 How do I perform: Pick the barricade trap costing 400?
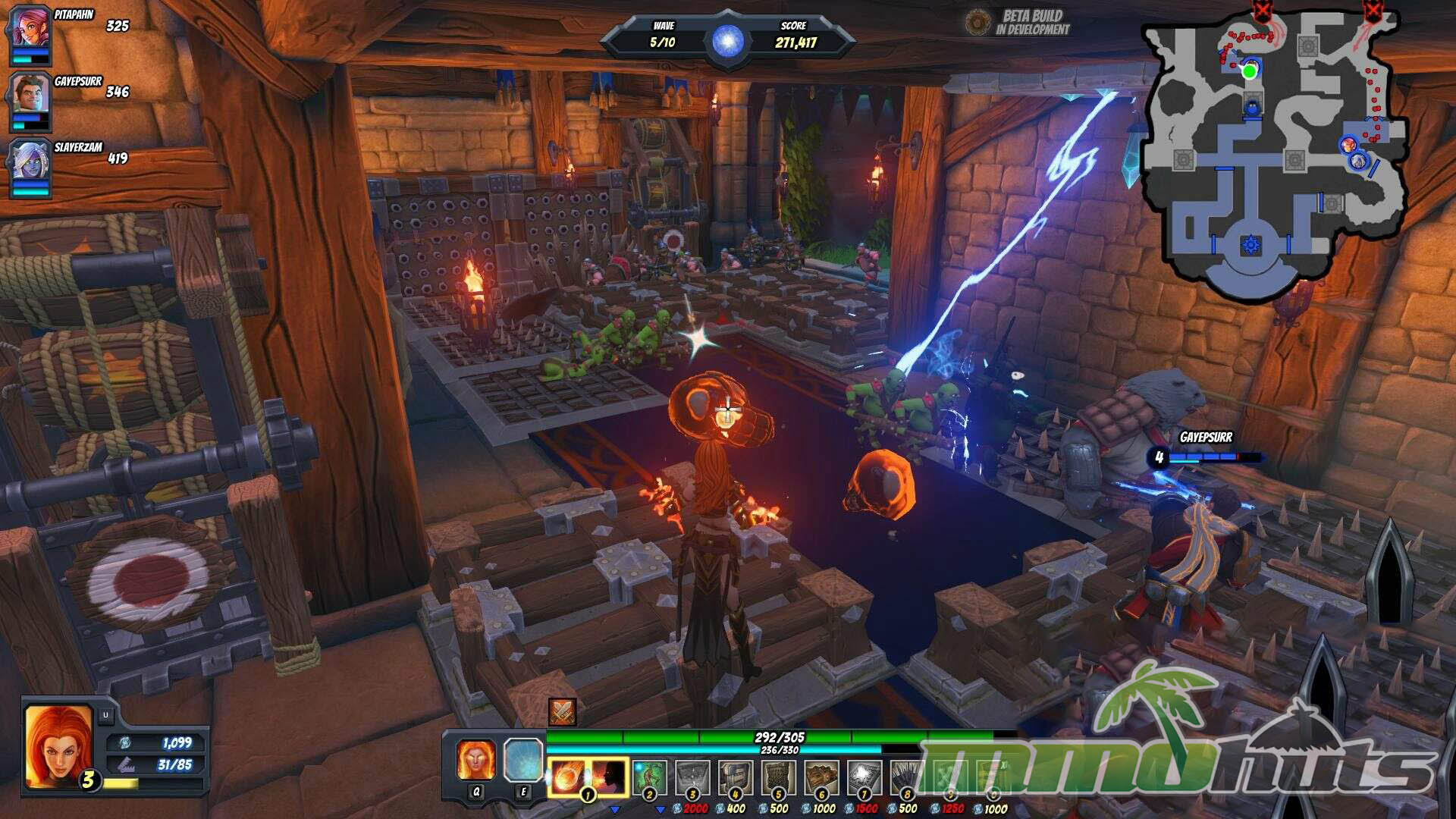(736, 777)
